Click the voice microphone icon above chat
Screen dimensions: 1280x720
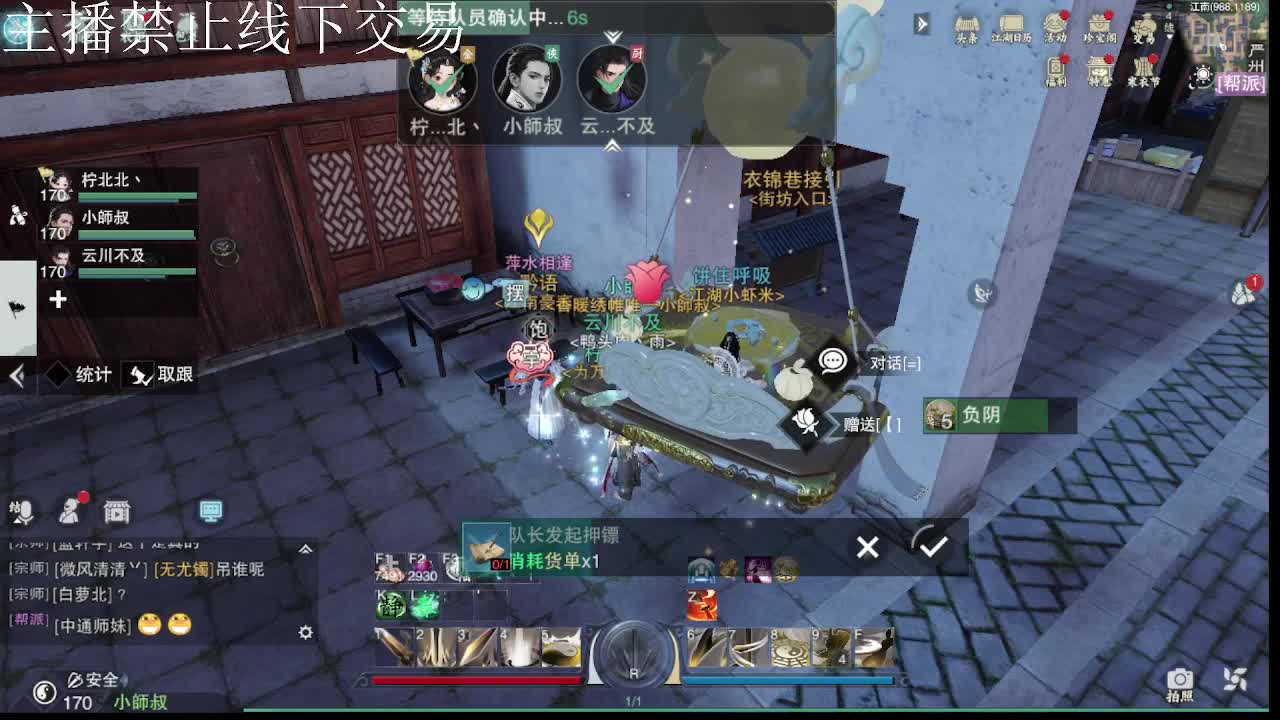coord(25,510)
